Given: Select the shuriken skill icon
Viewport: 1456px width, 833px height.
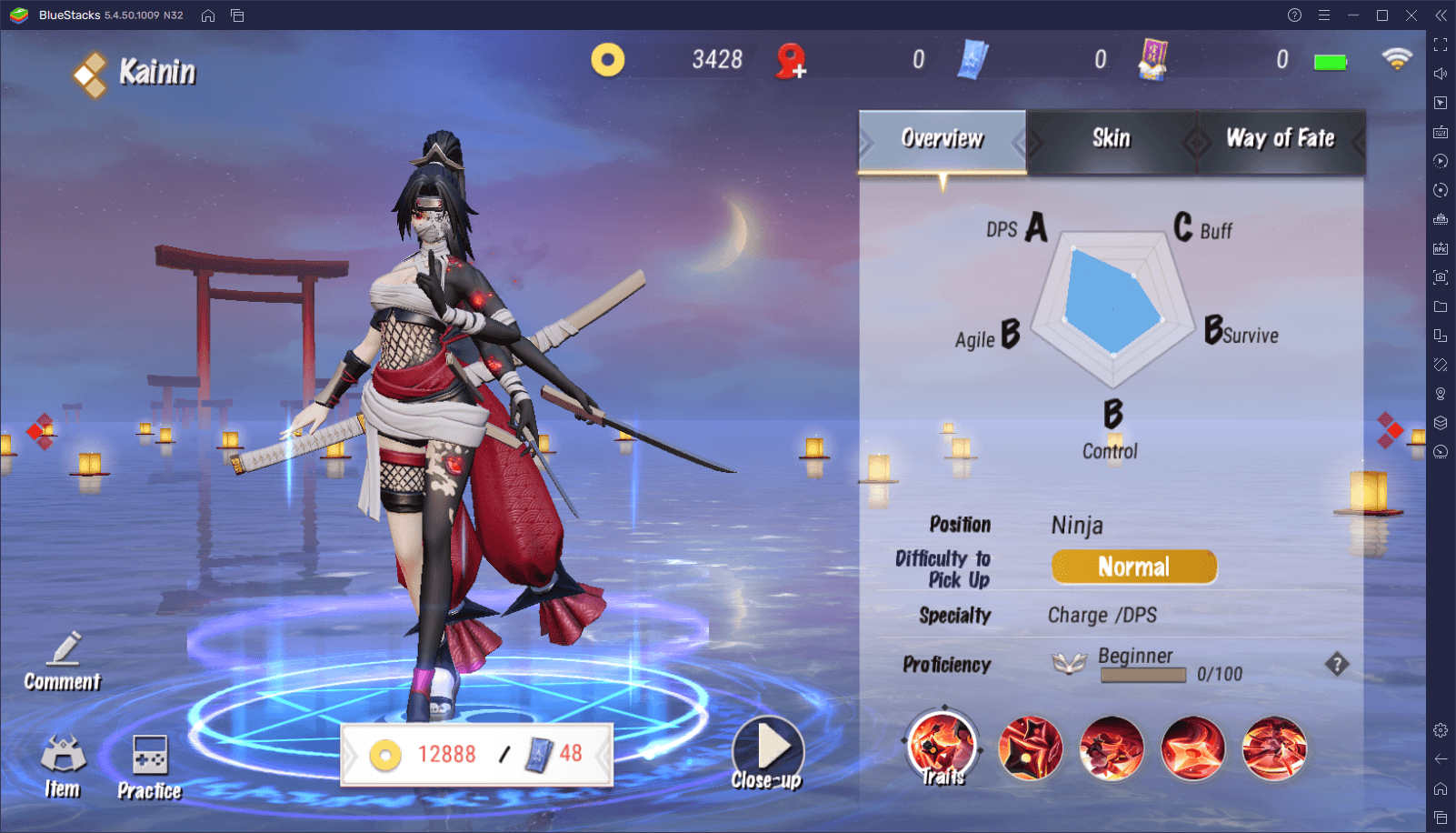Looking at the screenshot, I should point(1030,748).
